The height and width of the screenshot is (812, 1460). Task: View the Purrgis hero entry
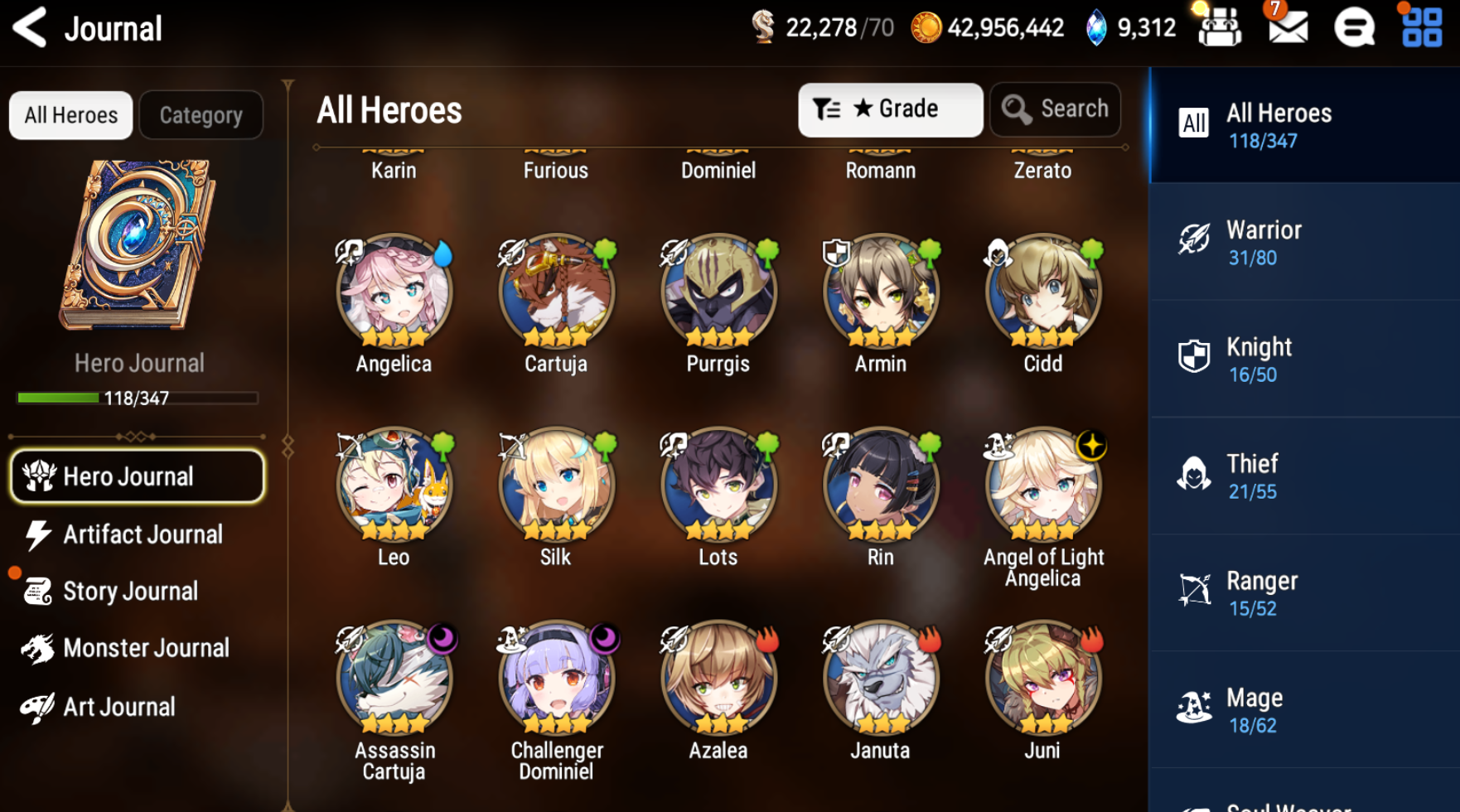[x=718, y=292]
